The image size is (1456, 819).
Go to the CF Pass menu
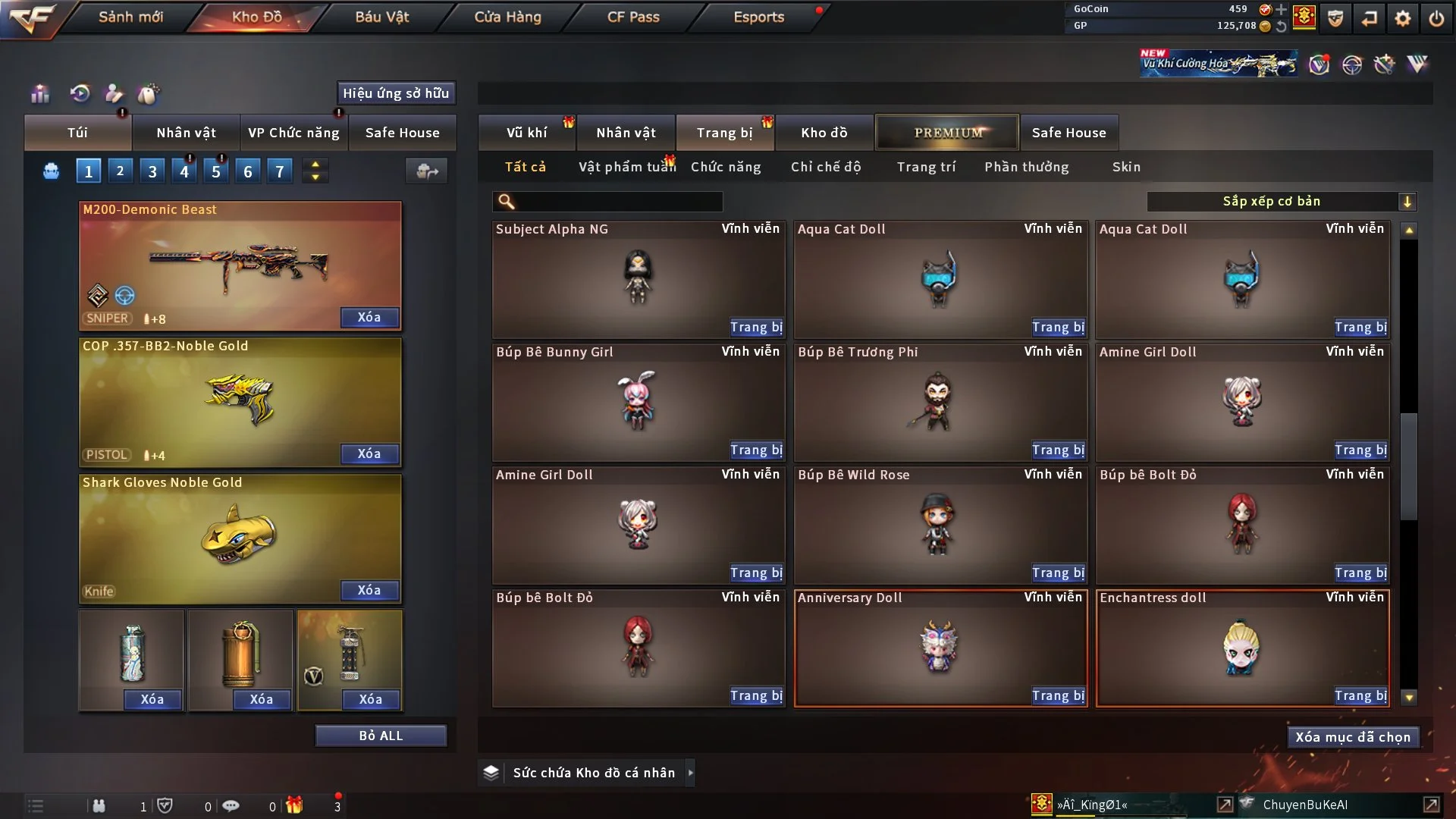click(x=633, y=17)
